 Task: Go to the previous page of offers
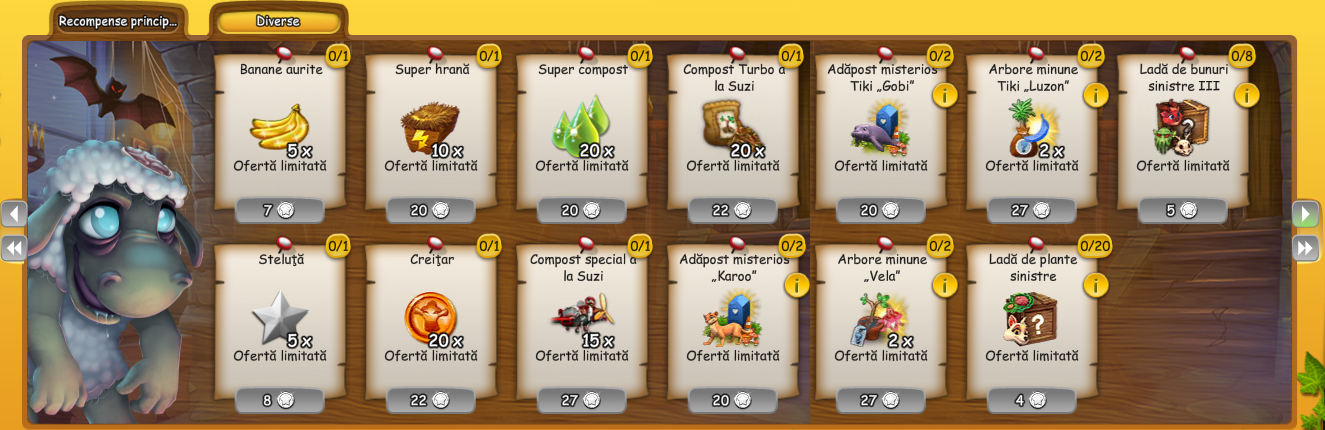(14, 214)
